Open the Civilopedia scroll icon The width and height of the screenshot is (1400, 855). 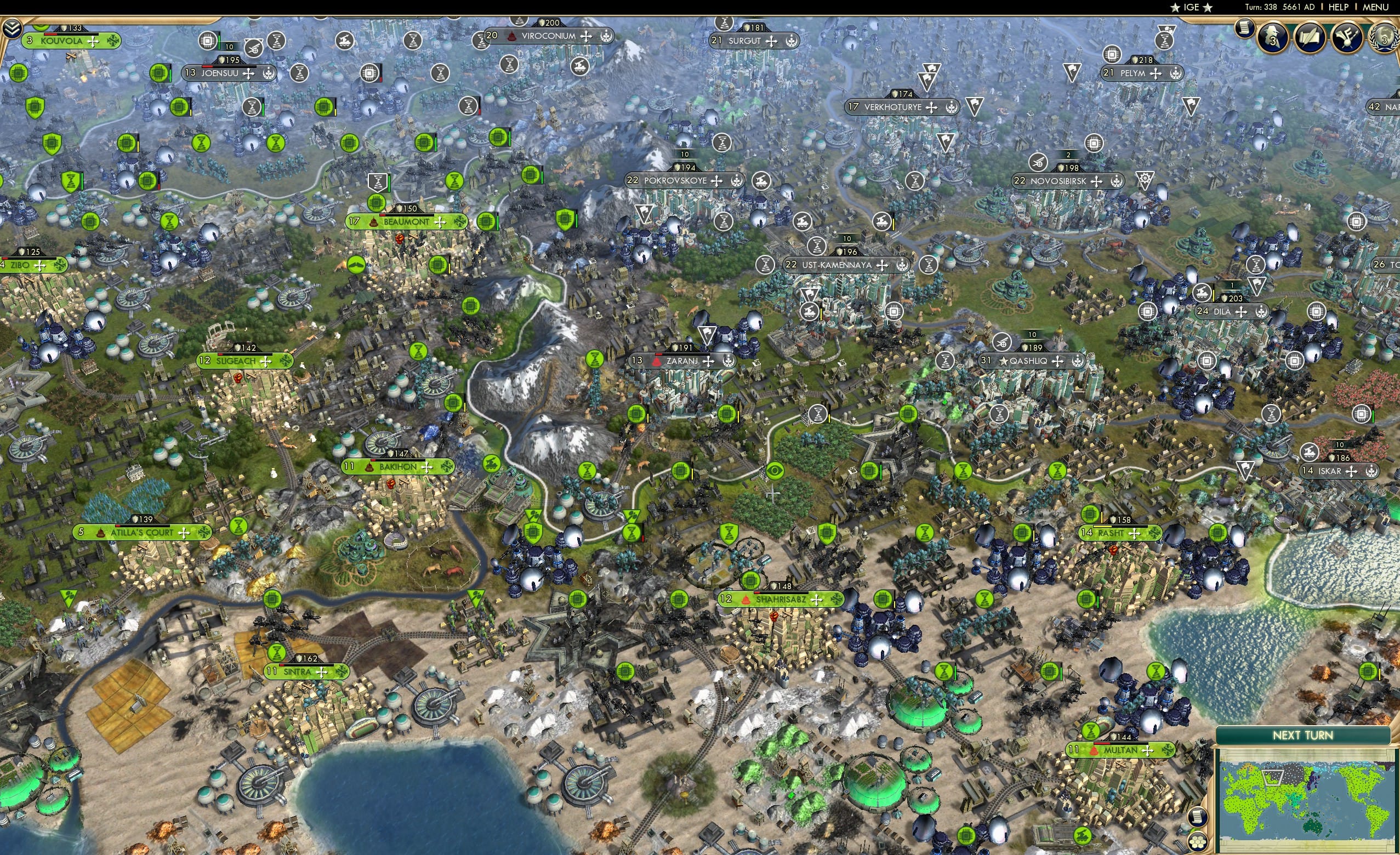pos(1244,29)
